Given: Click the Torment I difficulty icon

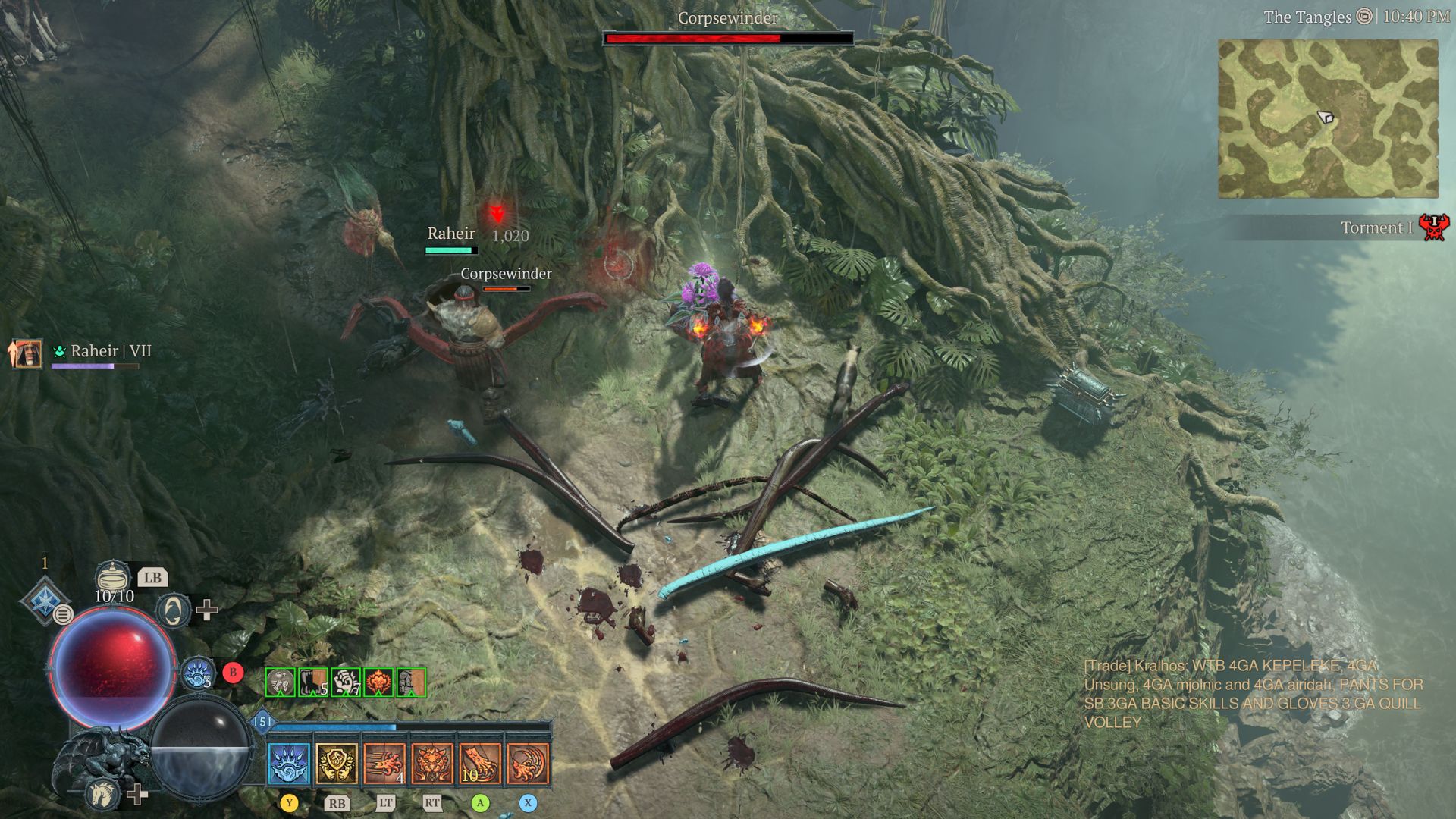Looking at the screenshot, I should point(1433,227).
